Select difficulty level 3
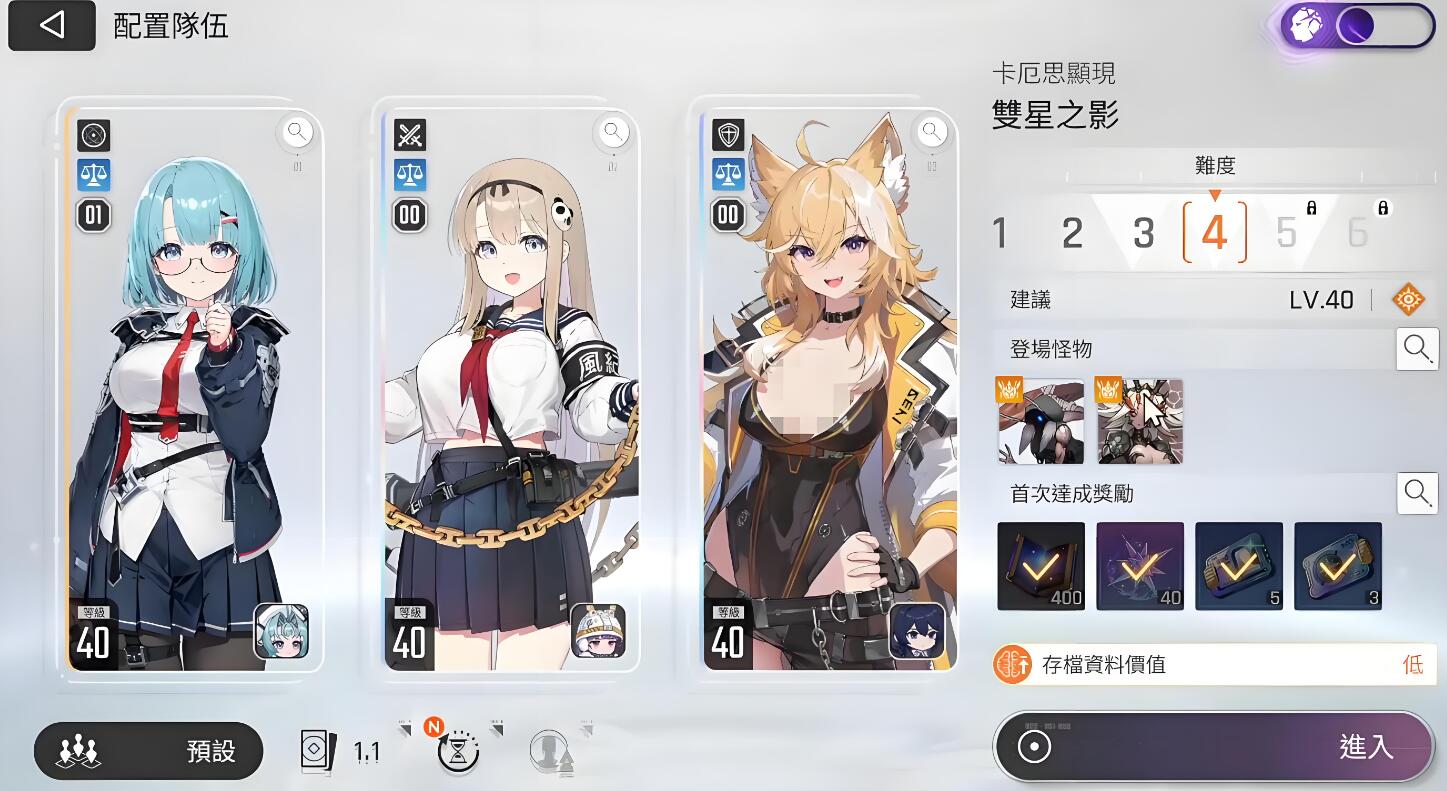The width and height of the screenshot is (1447, 791). coord(1143,232)
